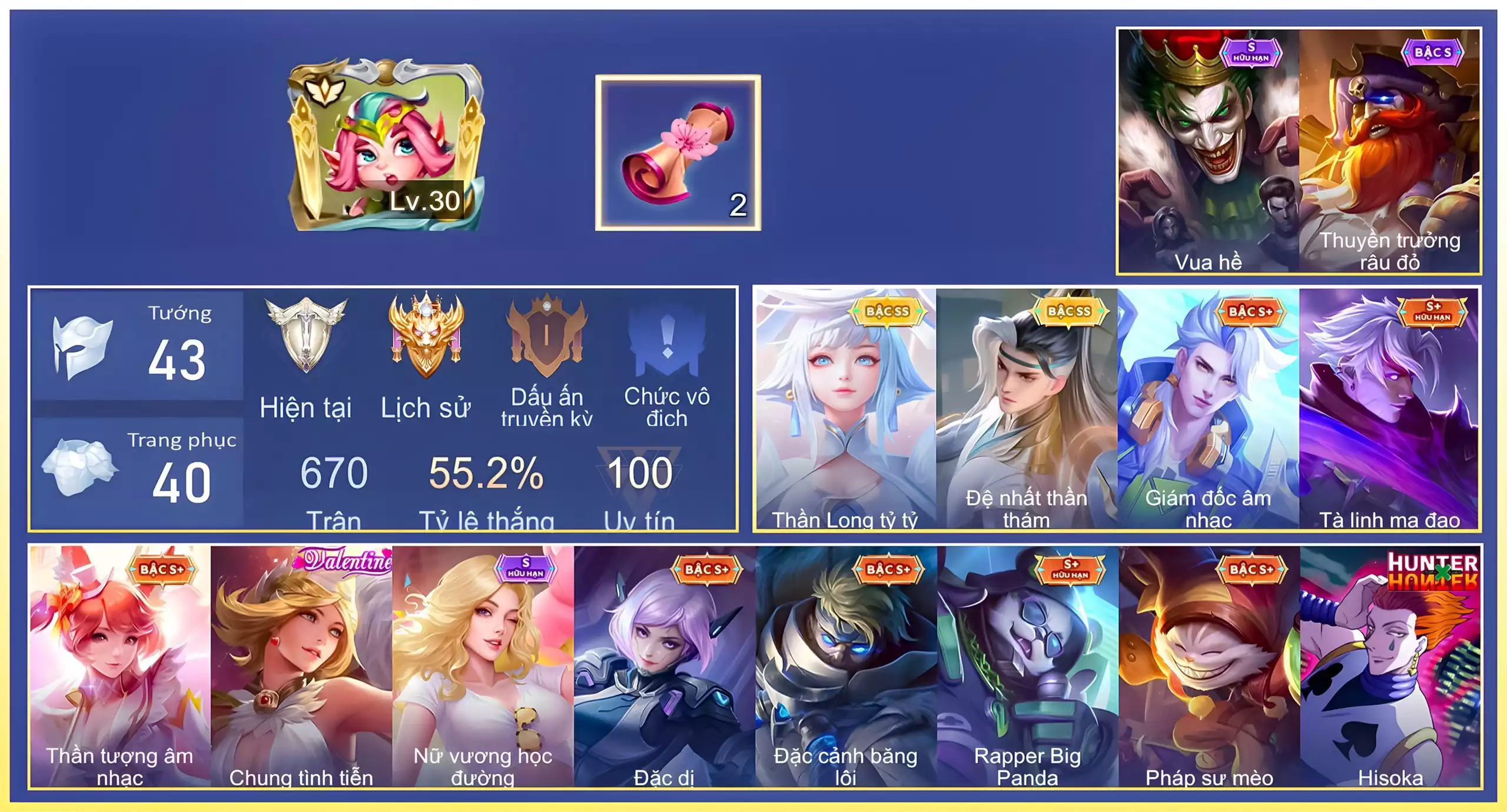View the Đệ nhất thần thám skin
The height and width of the screenshot is (812, 1507).
(x=1027, y=408)
